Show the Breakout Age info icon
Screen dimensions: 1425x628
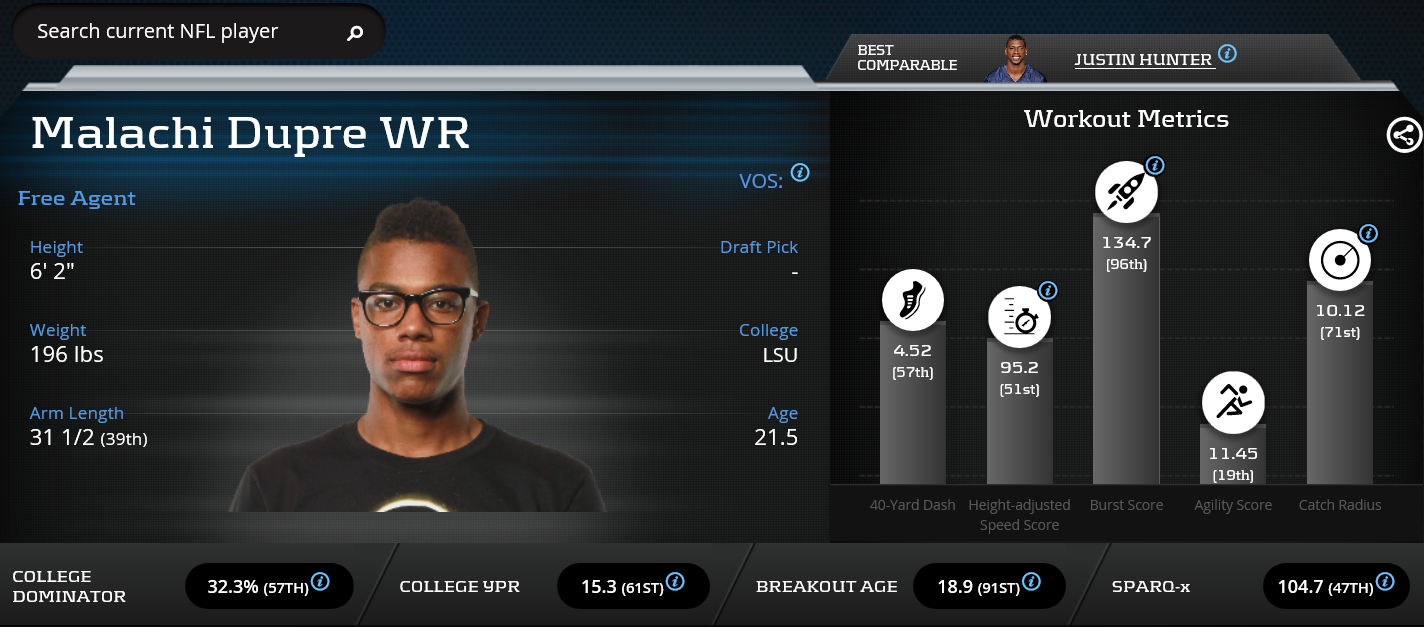[x=1031, y=581]
